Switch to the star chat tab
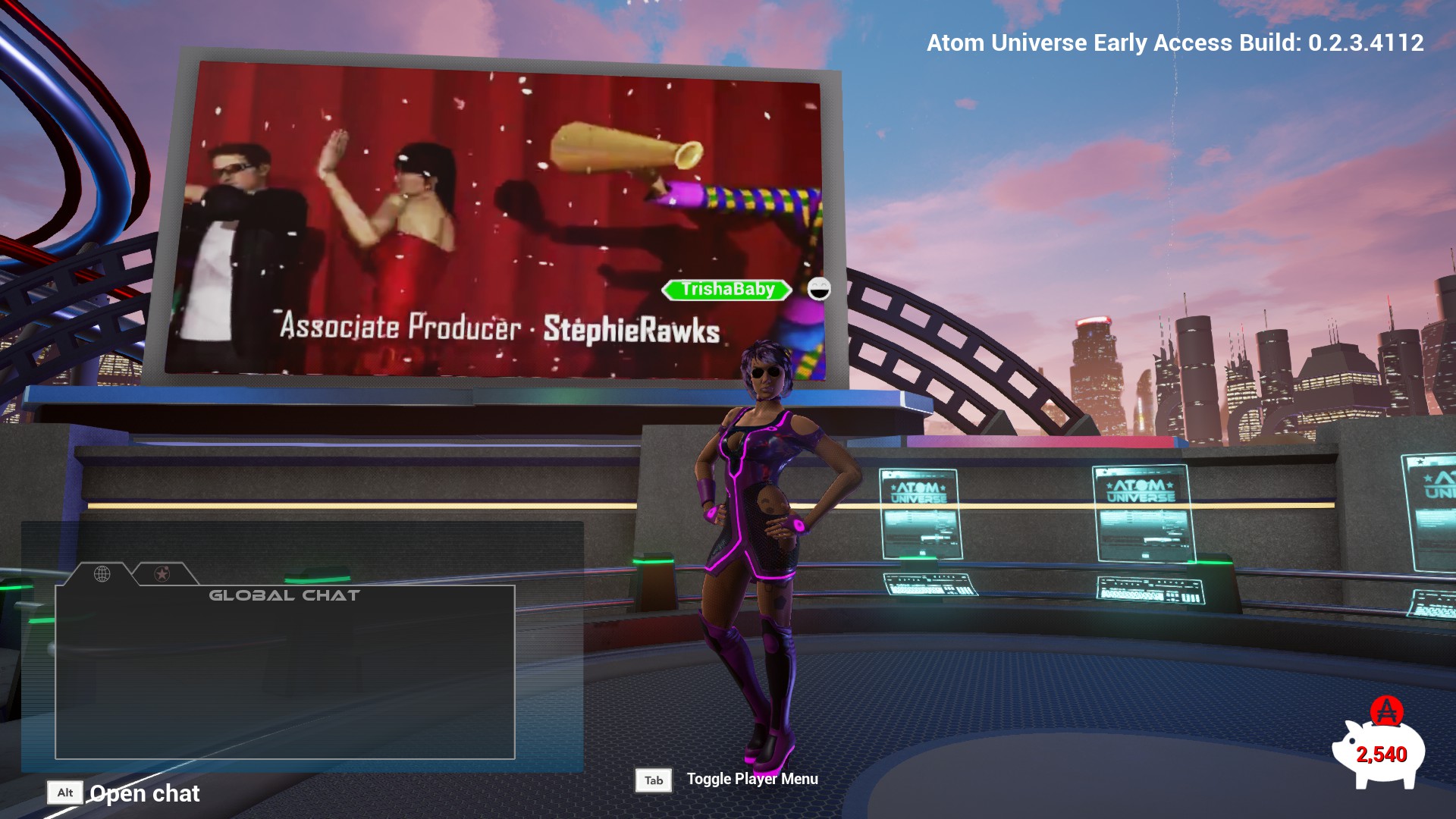This screenshot has height=819, width=1456. click(162, 574)
